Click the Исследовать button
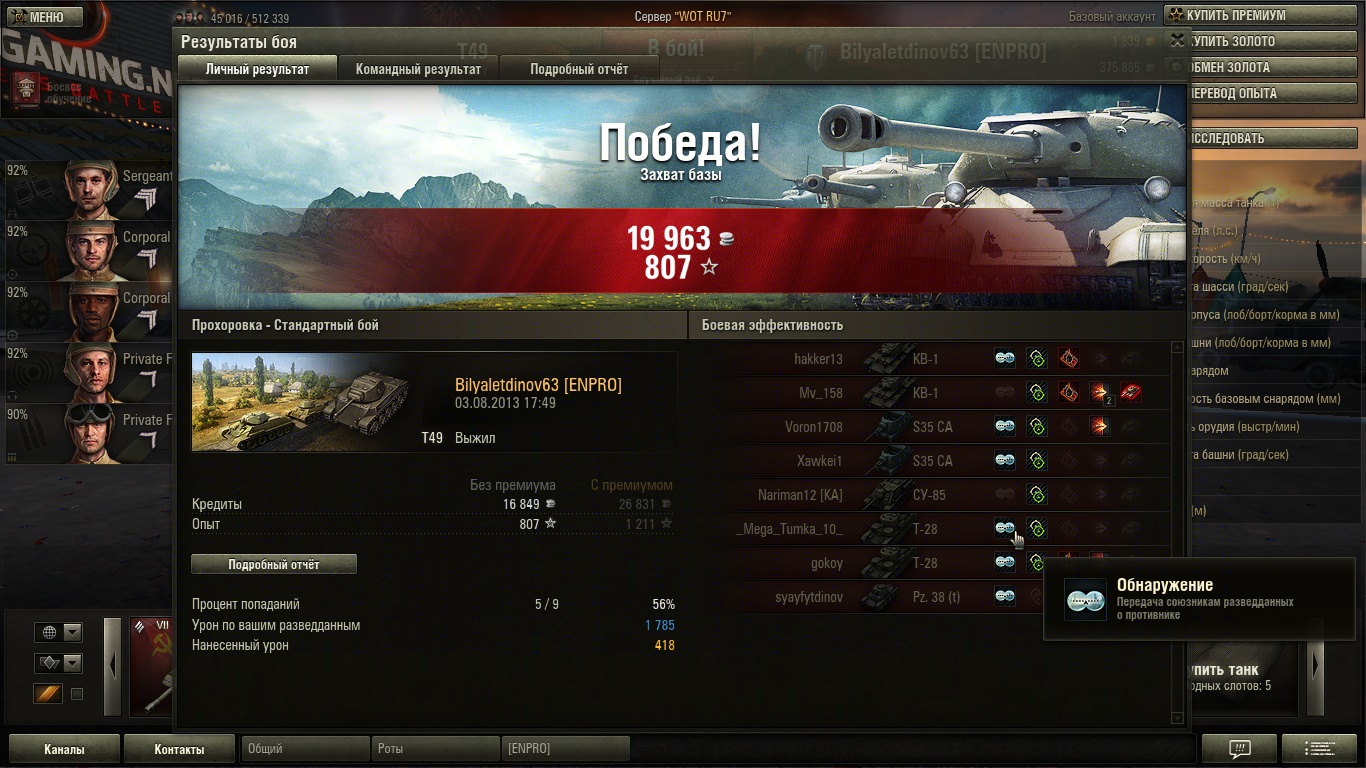Screen dimensions: 1366x768 (x=1264, y=139)
